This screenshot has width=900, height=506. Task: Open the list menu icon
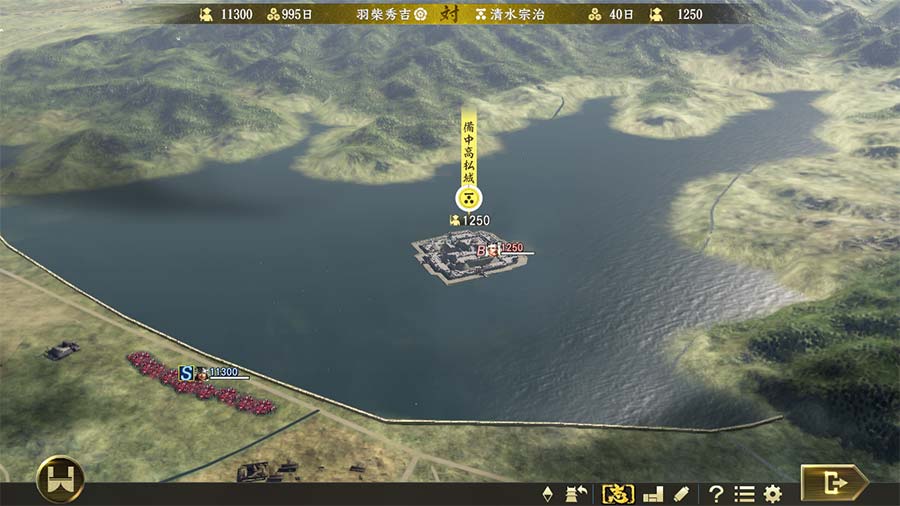pos(744,493)
